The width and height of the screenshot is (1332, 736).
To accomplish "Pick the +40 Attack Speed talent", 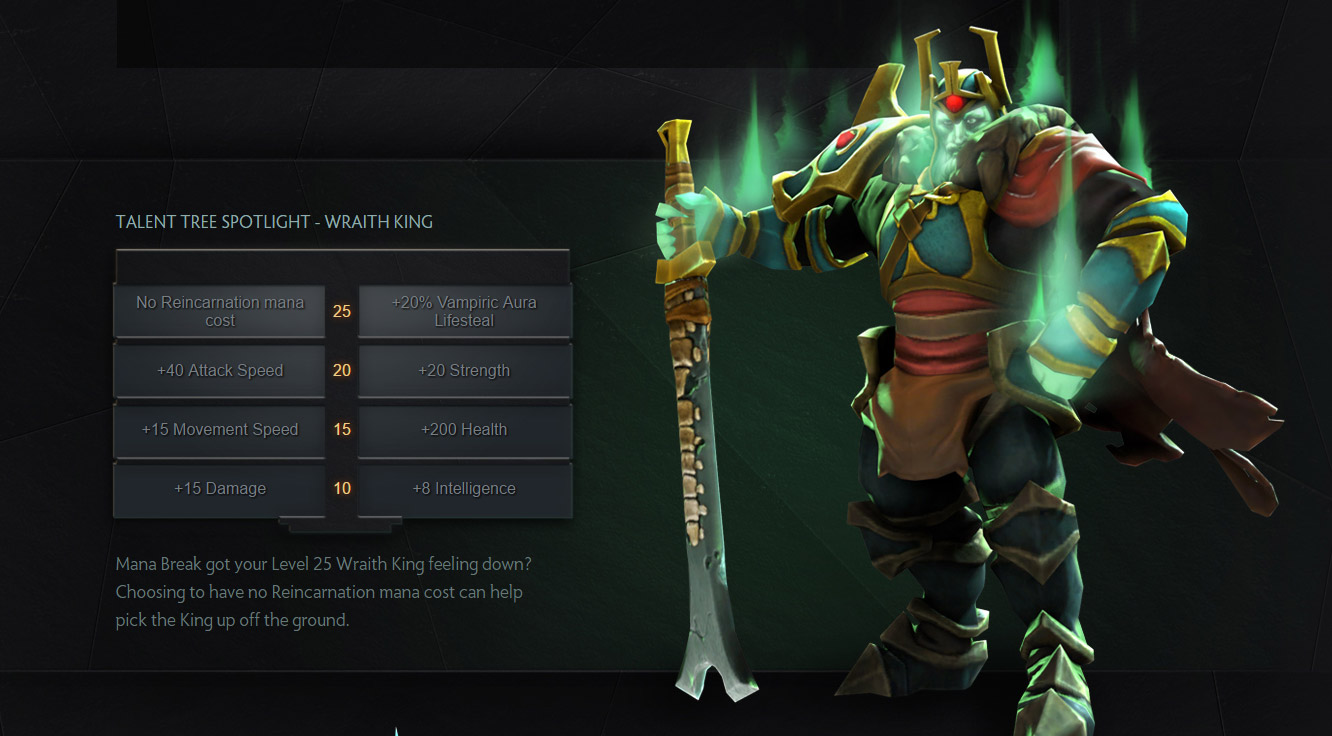I will click(220, 370).
